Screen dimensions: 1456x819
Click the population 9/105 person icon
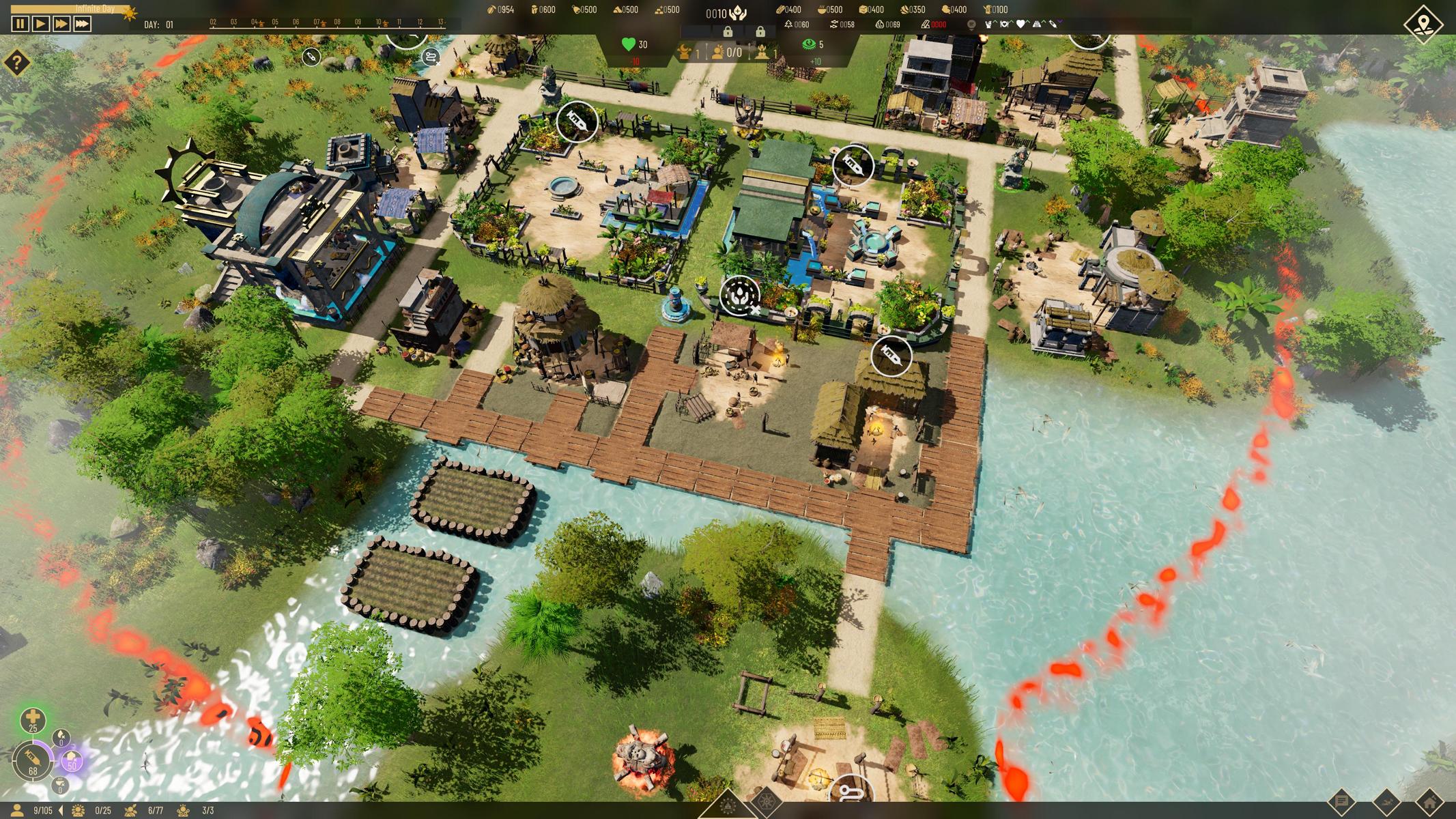(x=18, y=810)
